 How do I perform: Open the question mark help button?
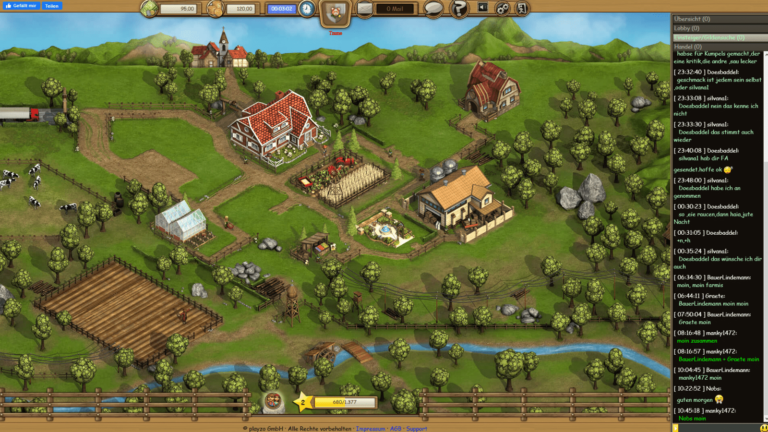pos(459,9)
